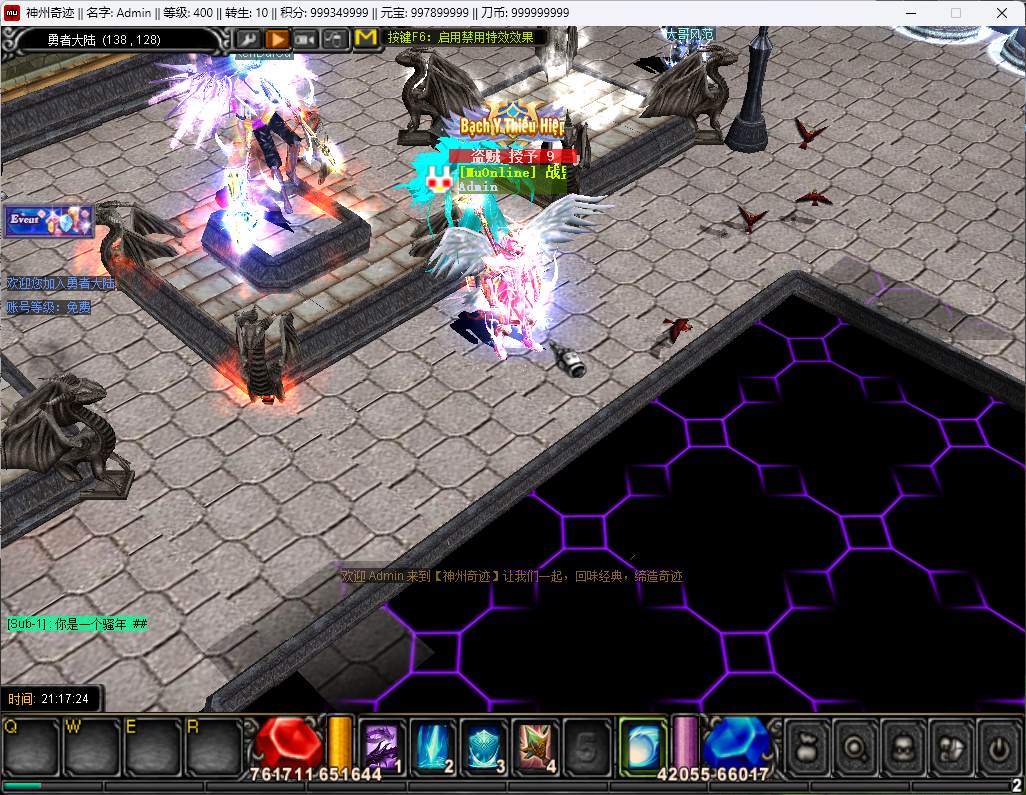1026x795 pixels.
Task: Open the yellow M menu button
Action: coord(366,38)
